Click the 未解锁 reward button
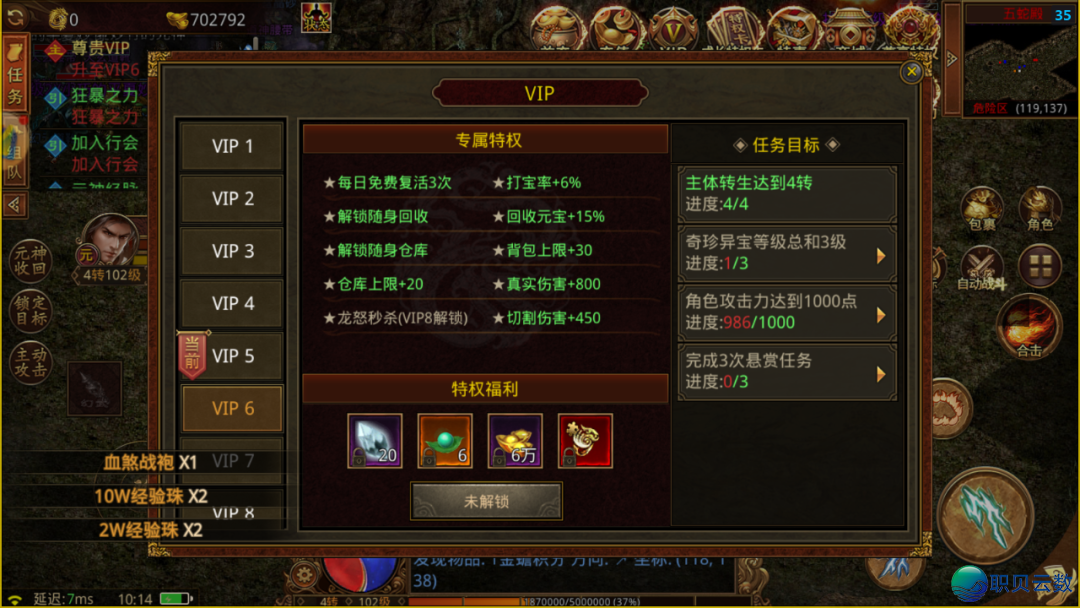This screenshot has height=608, width=1080. [x=486, y=501]
